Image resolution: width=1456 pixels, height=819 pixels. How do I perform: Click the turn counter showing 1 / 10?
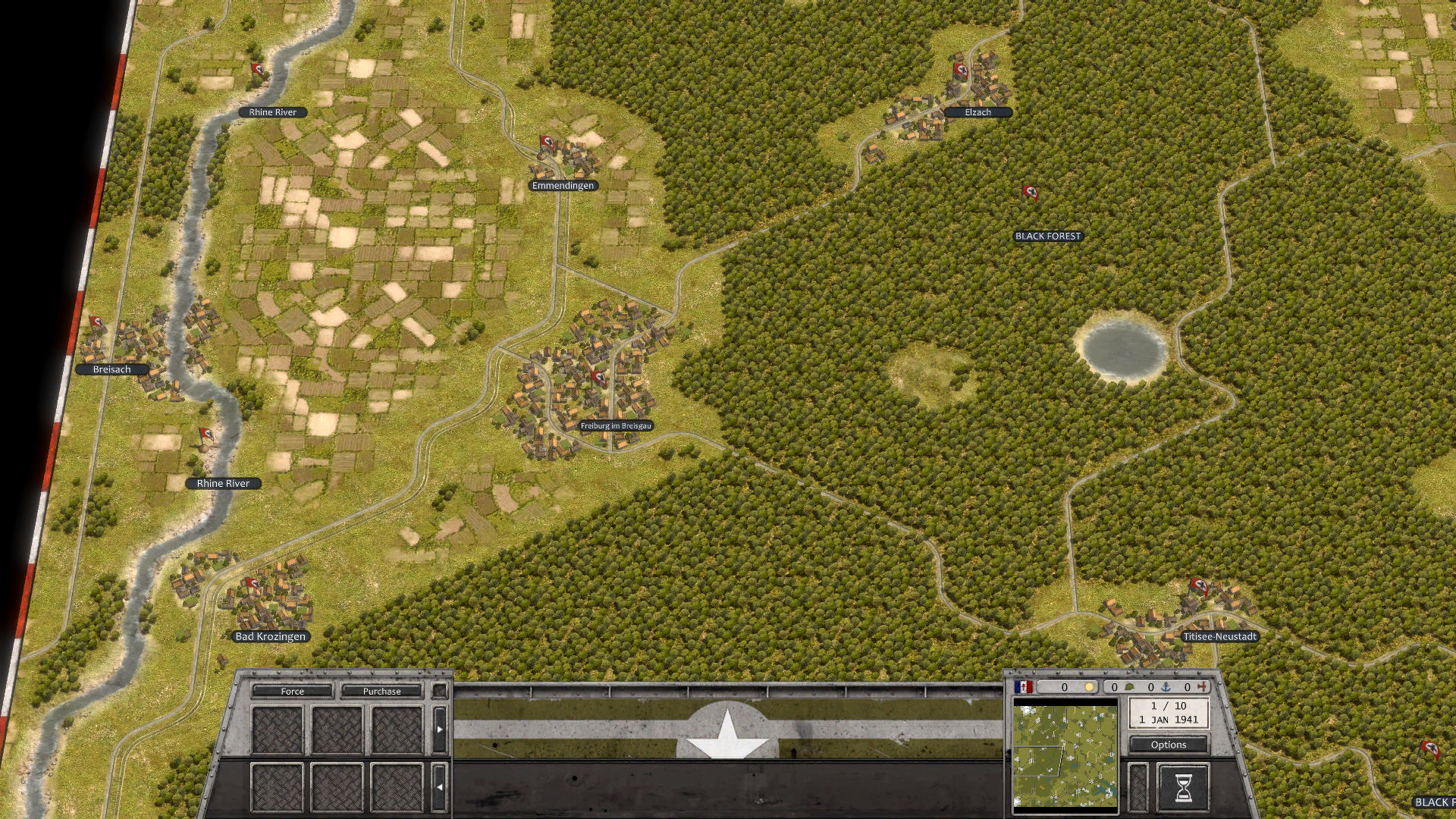click(x=1170, y=711)
